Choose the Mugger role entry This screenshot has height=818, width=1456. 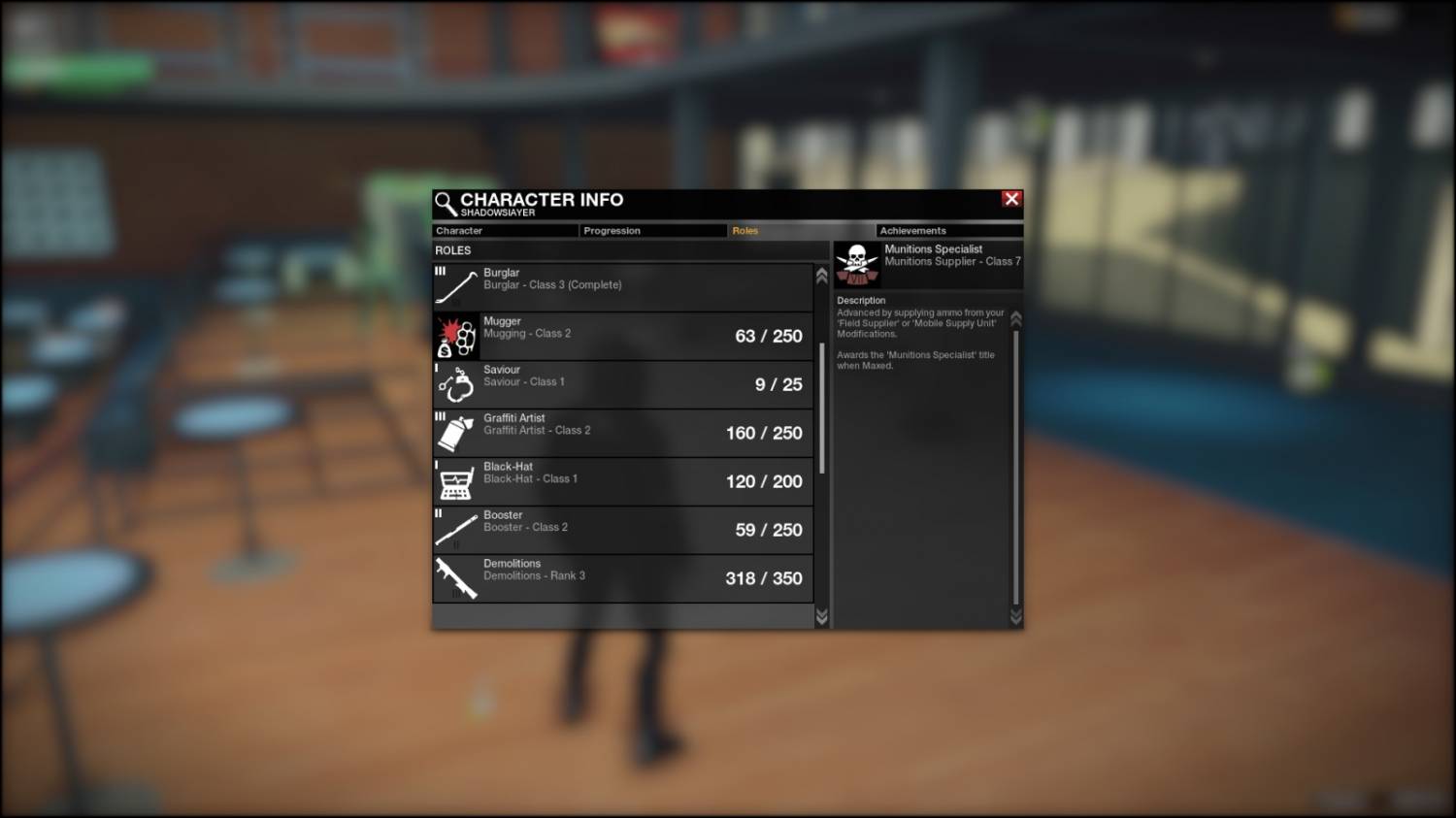(x=622, y=336)
